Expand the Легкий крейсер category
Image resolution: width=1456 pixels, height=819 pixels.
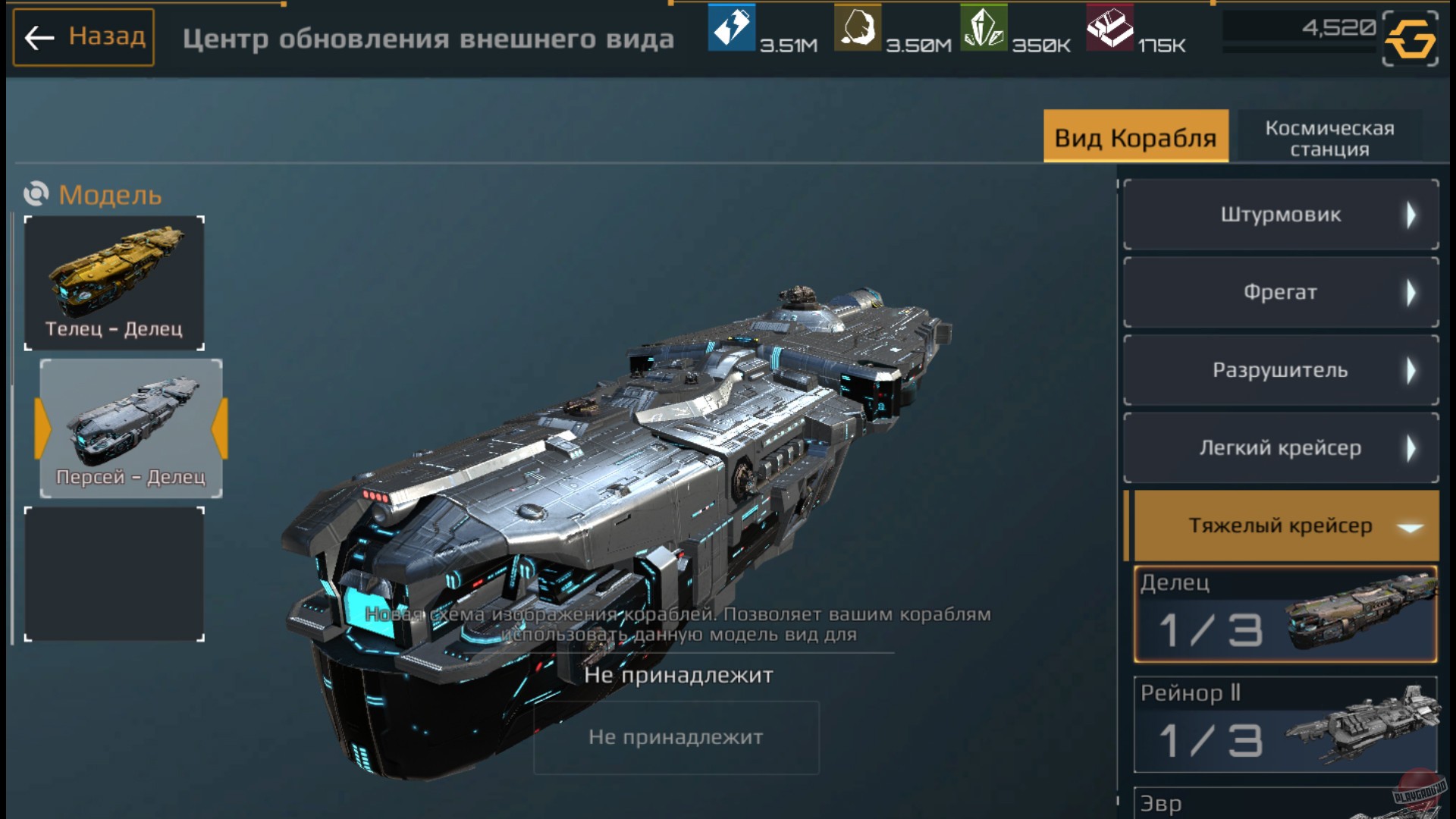coord(1282,447)
